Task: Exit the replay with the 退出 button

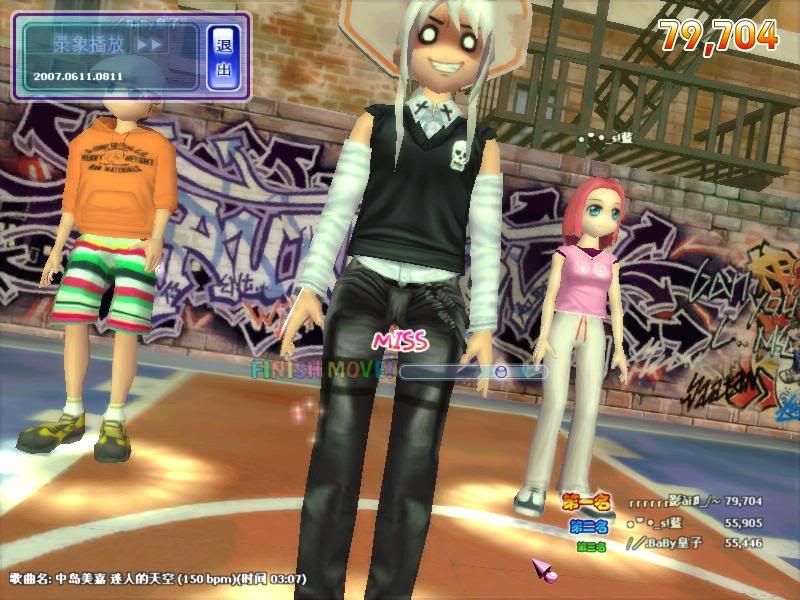Action: [223, 57]
